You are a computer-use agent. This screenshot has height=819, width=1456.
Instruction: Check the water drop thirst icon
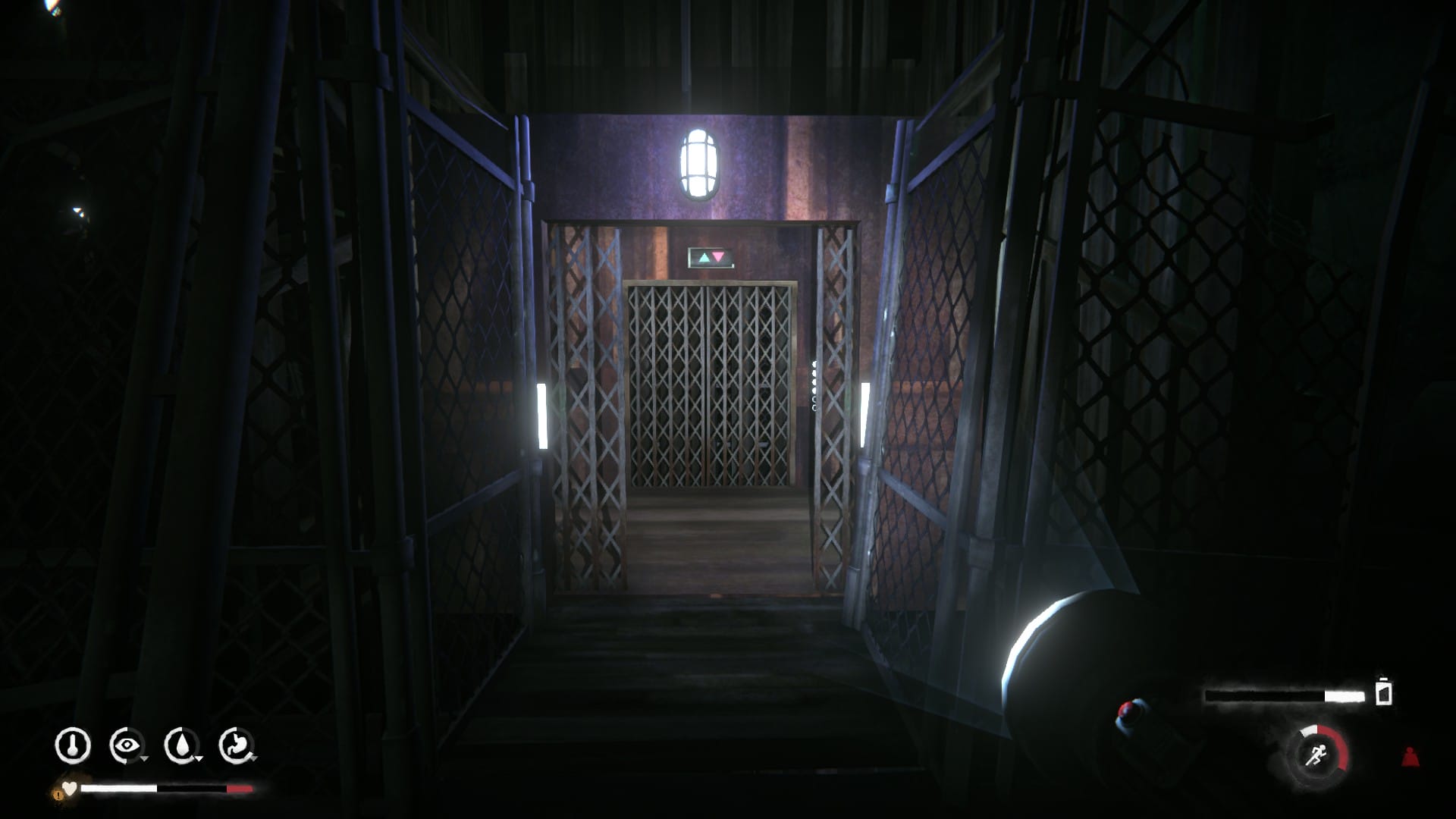[x=180, y=745]
